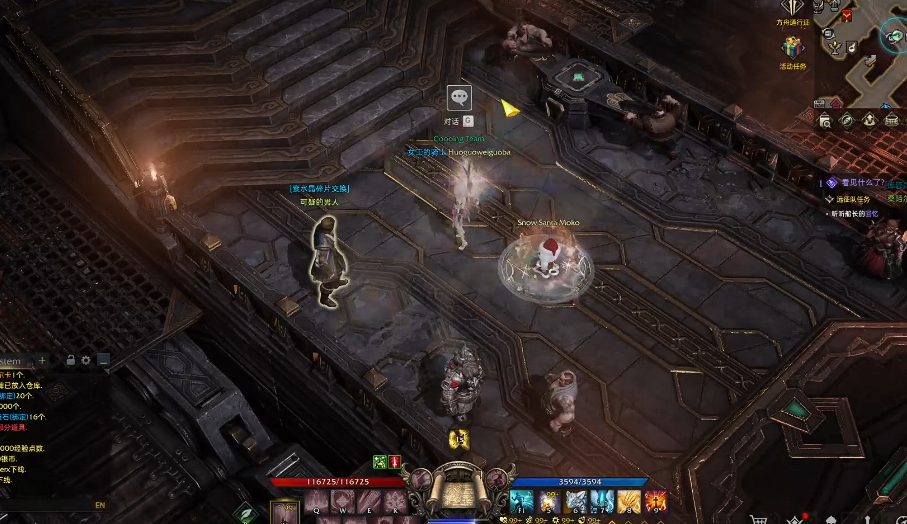Toggle the chat window lock icon
Viewport: 907px width, 524px height.
(70, 360)
